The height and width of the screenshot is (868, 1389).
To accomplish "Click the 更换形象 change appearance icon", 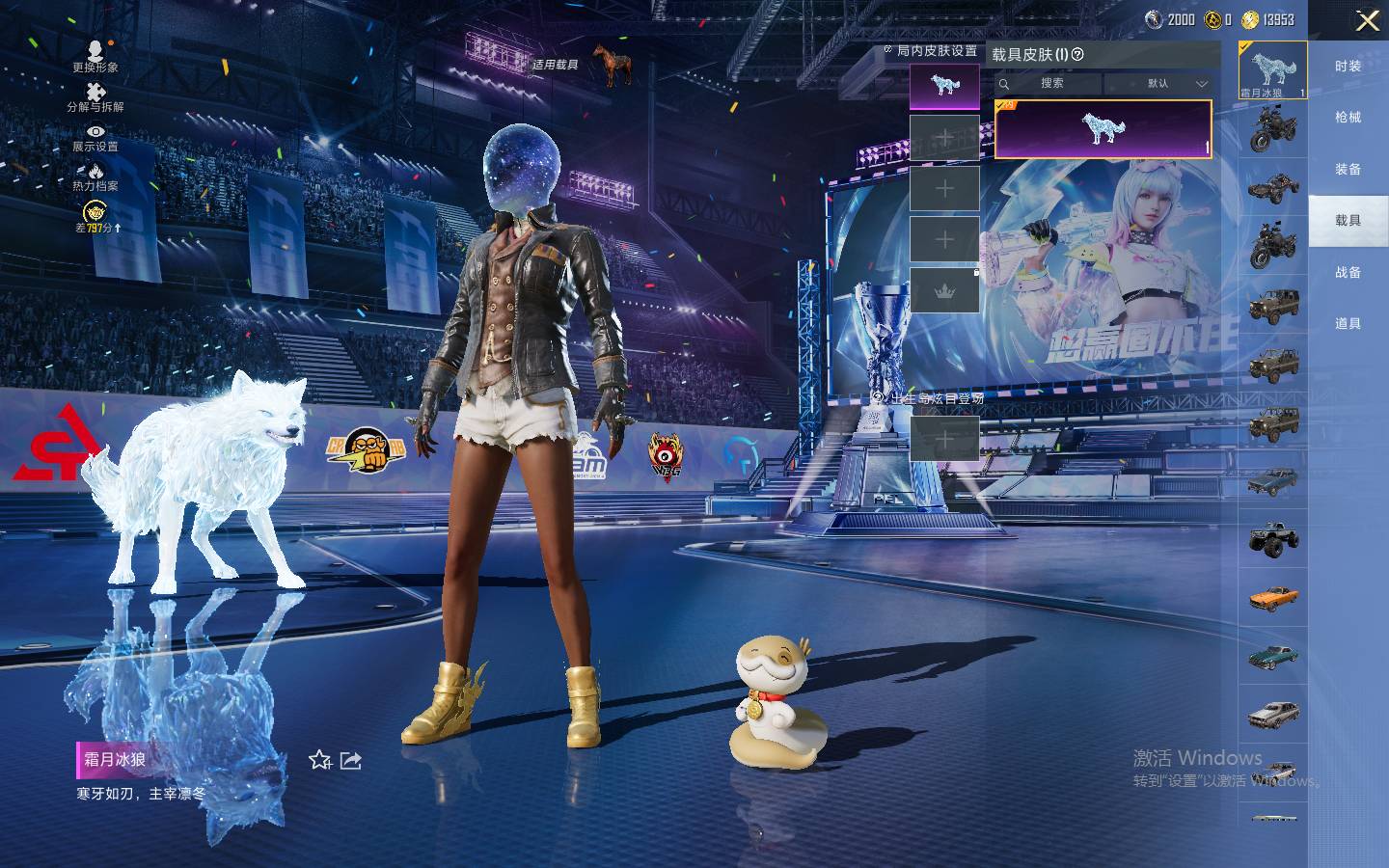I will (95, 54).
